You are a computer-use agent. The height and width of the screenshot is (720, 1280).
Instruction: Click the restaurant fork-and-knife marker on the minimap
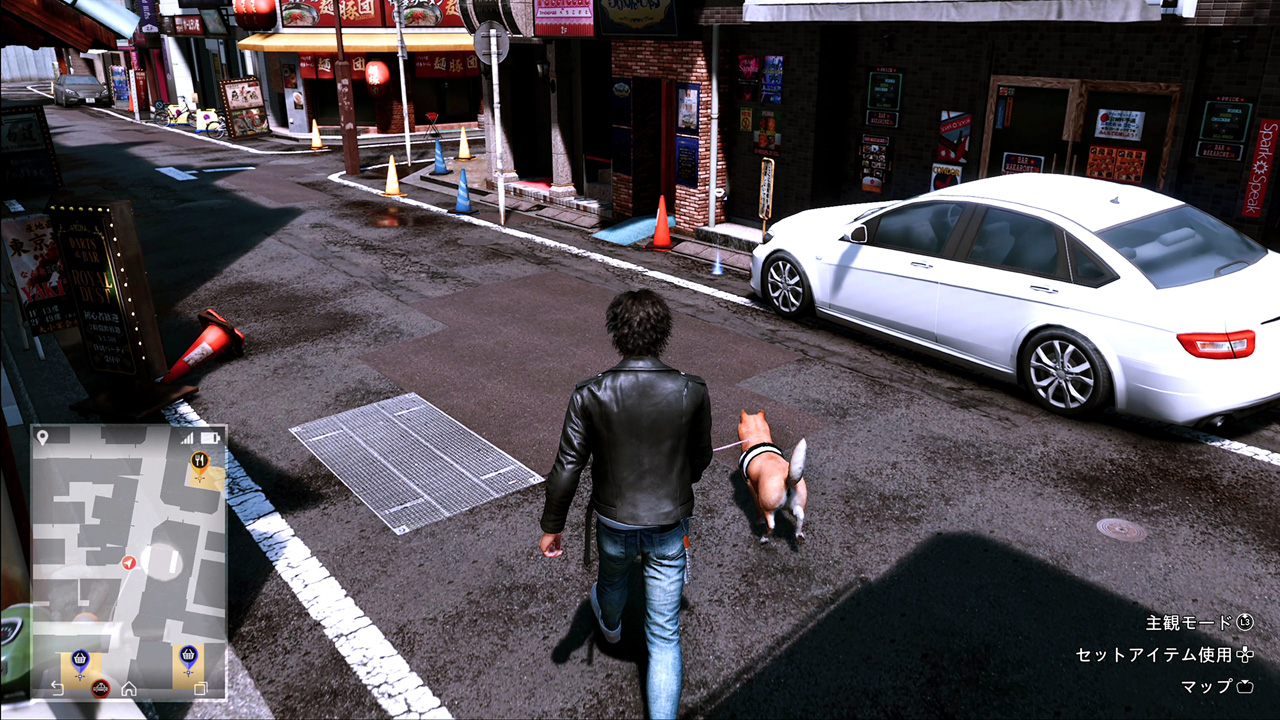pyautogui.click(x=200, y=461)
